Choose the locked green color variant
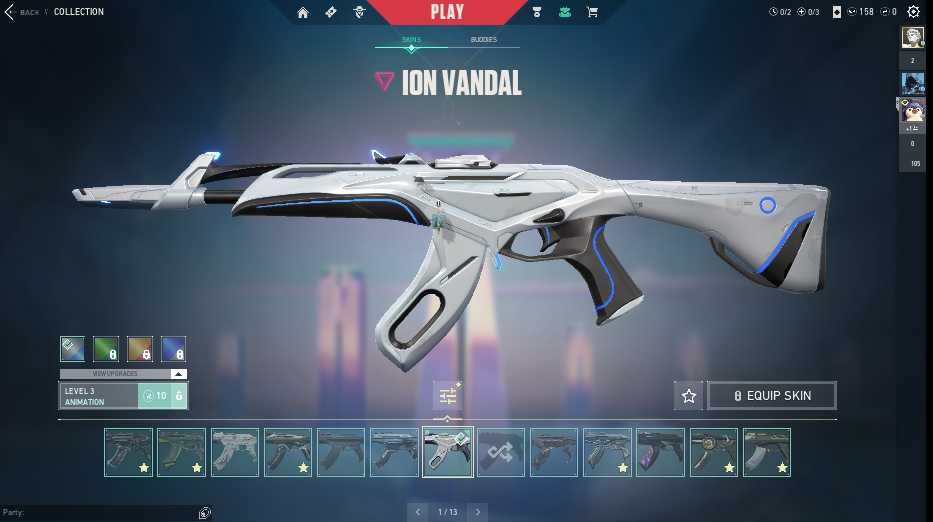The height and width of the screenshot is (522, 933). click(106, 349)
